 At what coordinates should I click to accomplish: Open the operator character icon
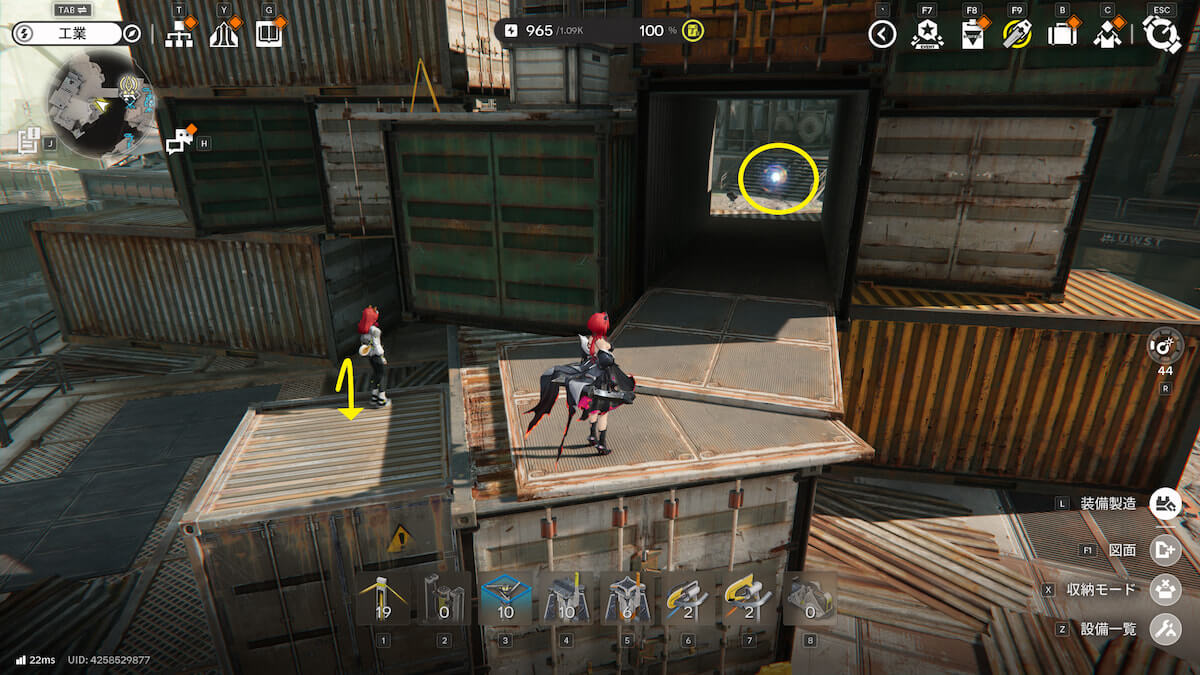point(1107,35)
